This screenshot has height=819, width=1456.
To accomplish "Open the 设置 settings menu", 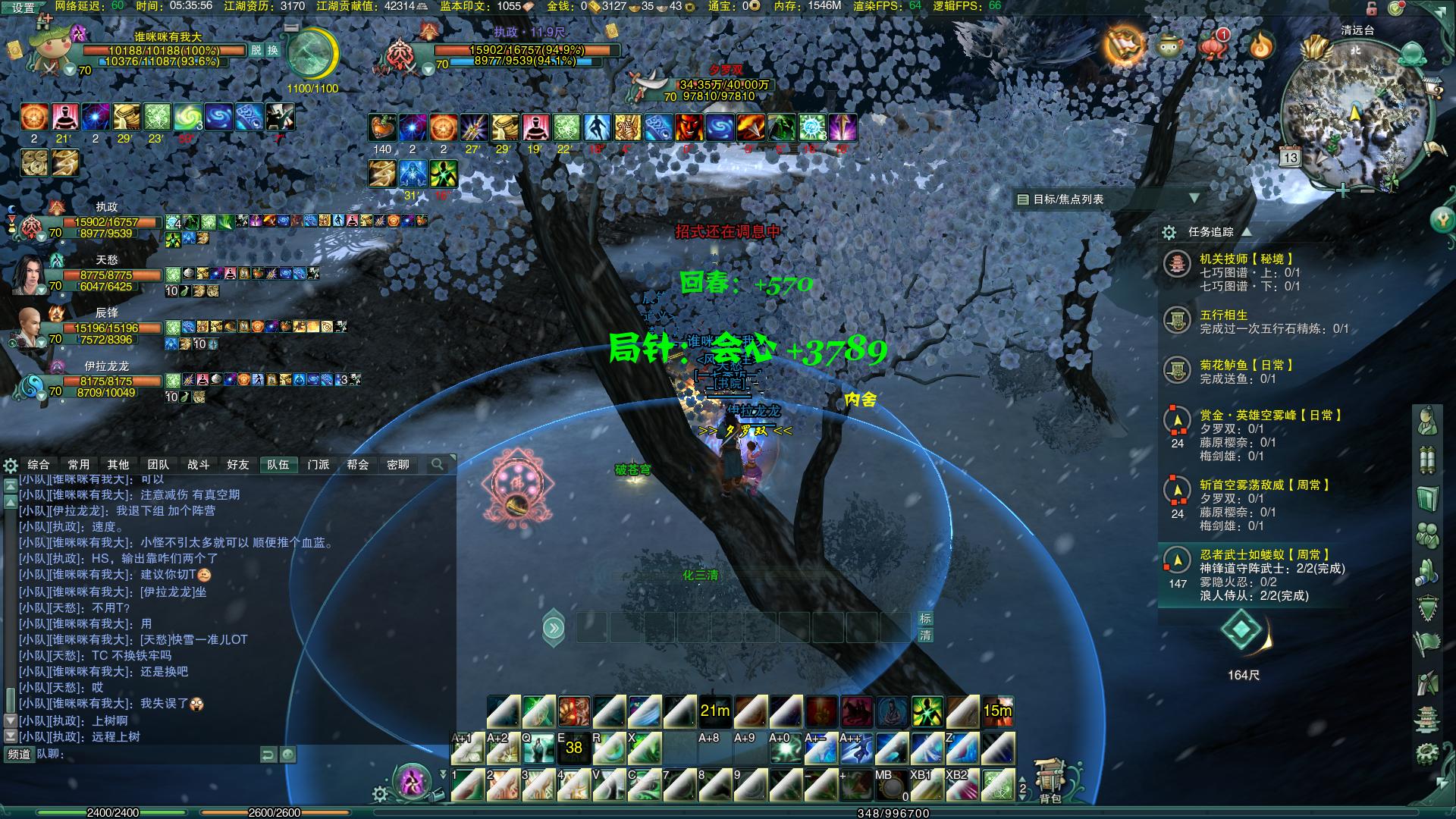I will point(23,8).
